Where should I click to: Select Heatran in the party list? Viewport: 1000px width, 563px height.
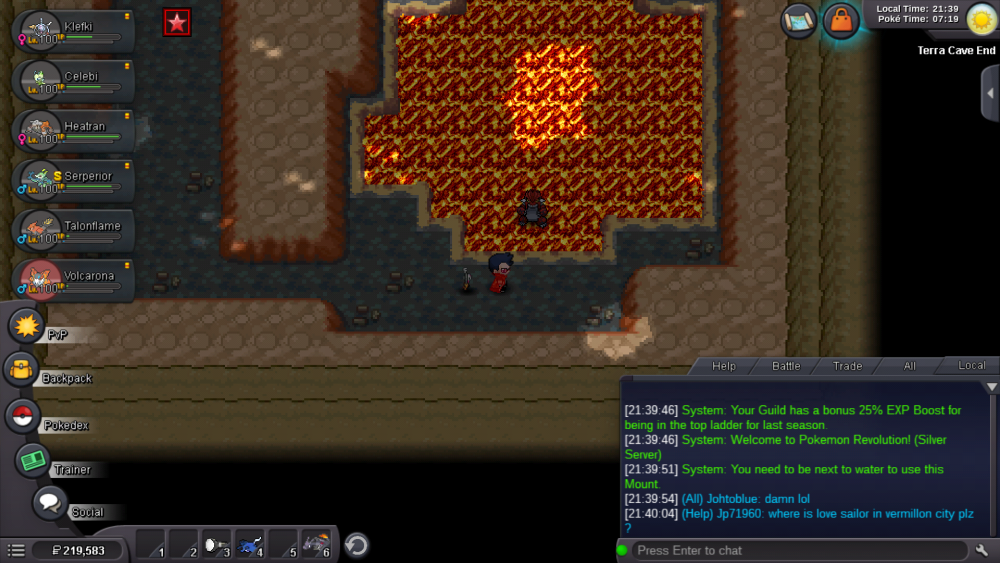[x=75, y=130]
